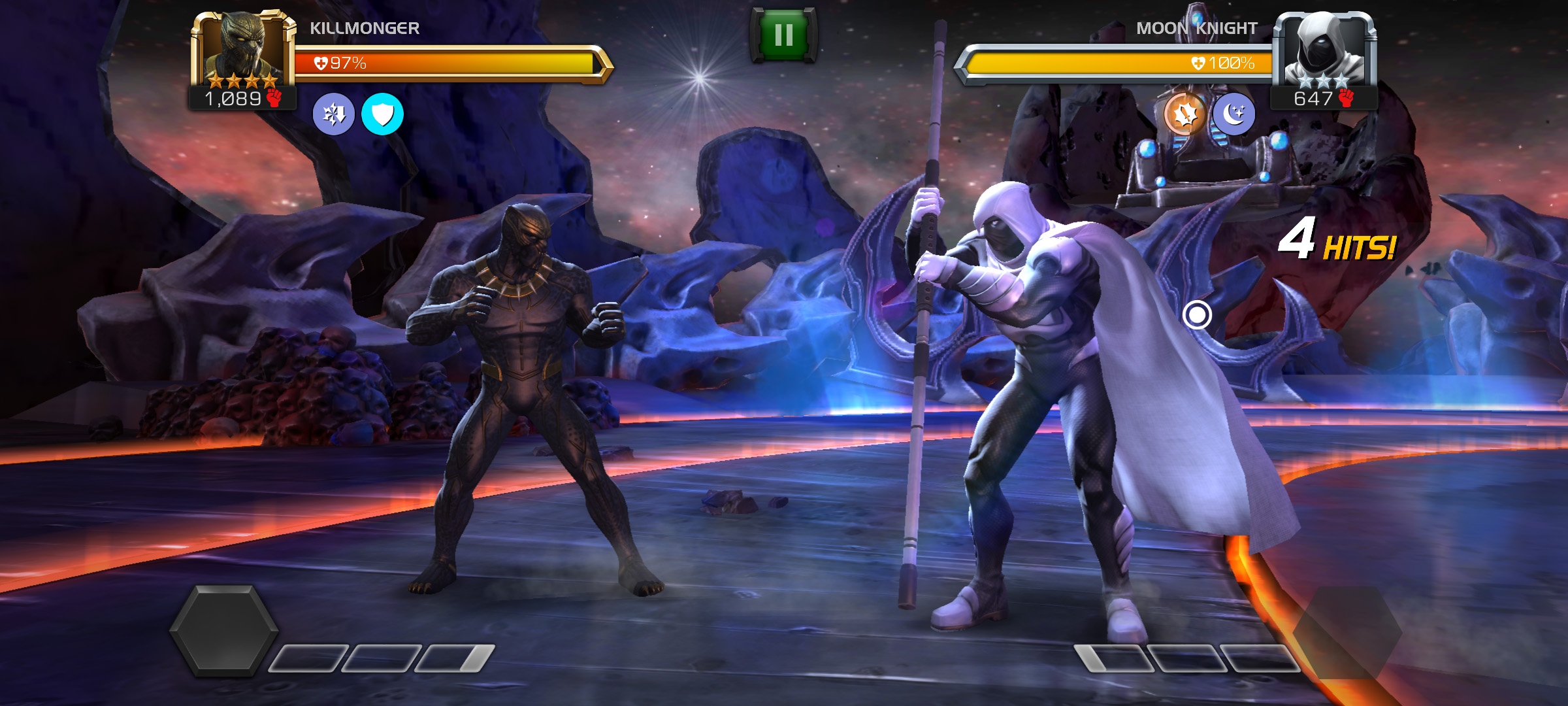The image size is (1568, 706).
Task: Pause the fight with the green button
Action: click(783, 35)
